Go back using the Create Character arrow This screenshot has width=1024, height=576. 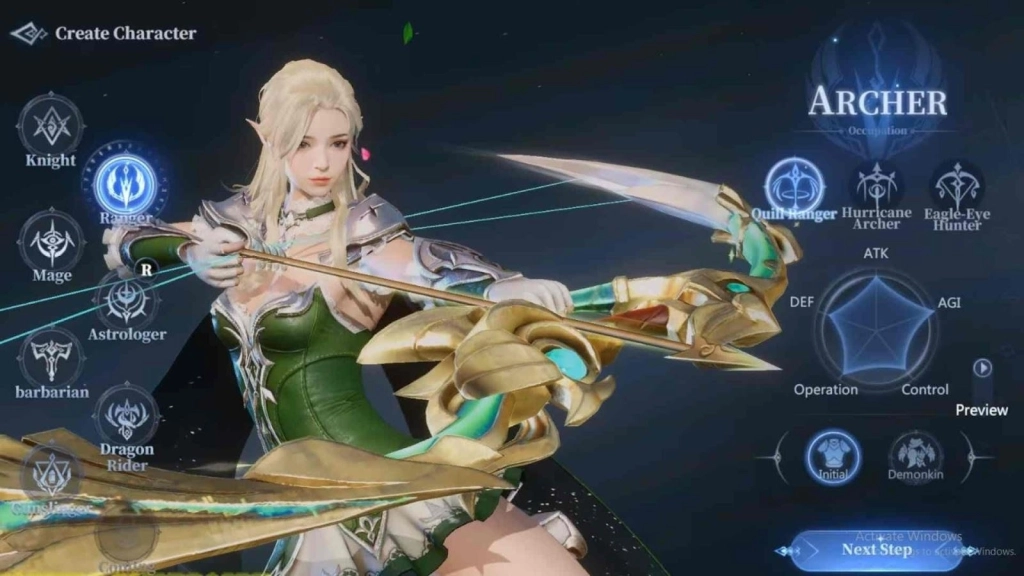(x=29, y=33)
